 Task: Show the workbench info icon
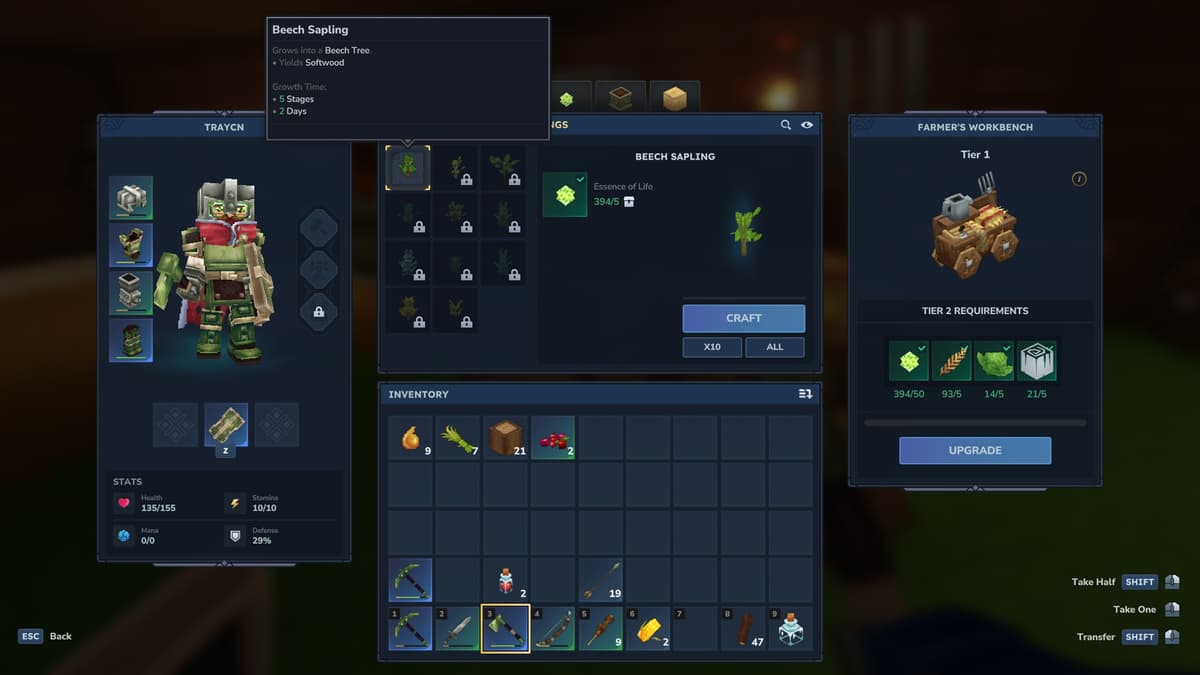(1079, 179)
